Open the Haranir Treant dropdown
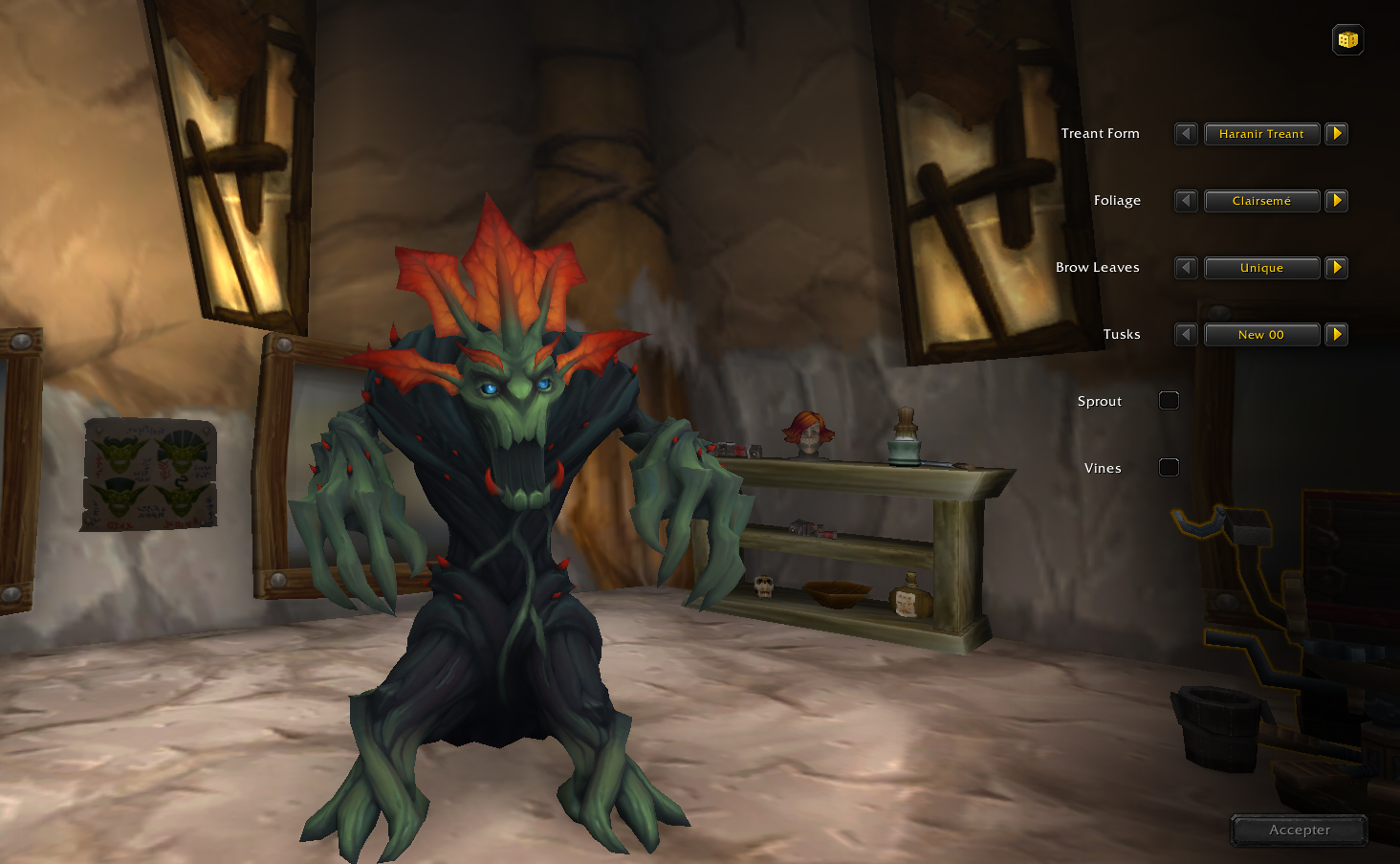This screenshot has height=864, width=1400. pyautogui.click(x=1261, y=134)
